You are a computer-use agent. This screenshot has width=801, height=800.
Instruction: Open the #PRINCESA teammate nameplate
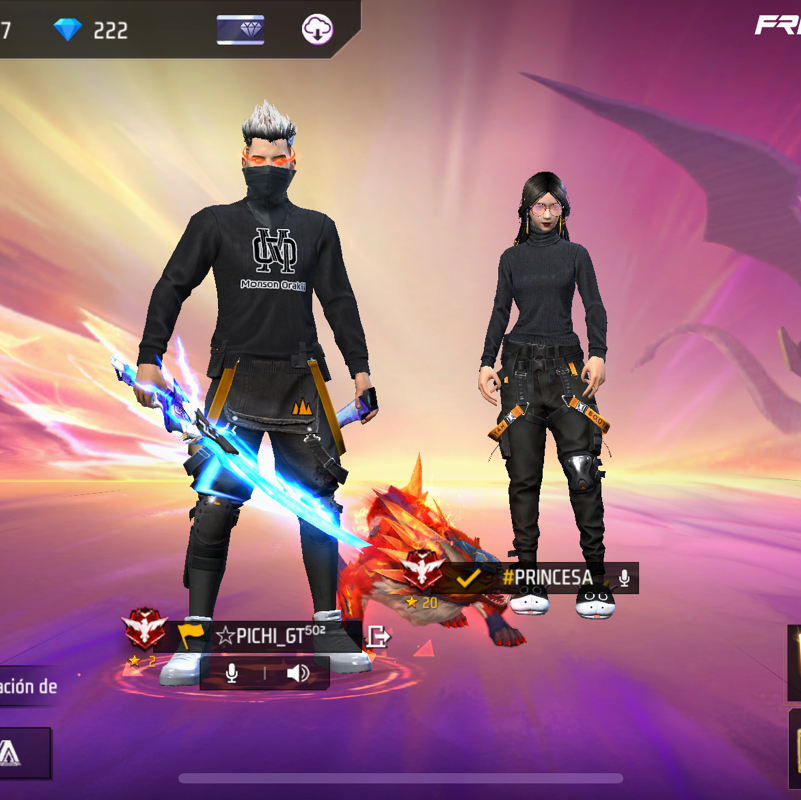point(547,578)
